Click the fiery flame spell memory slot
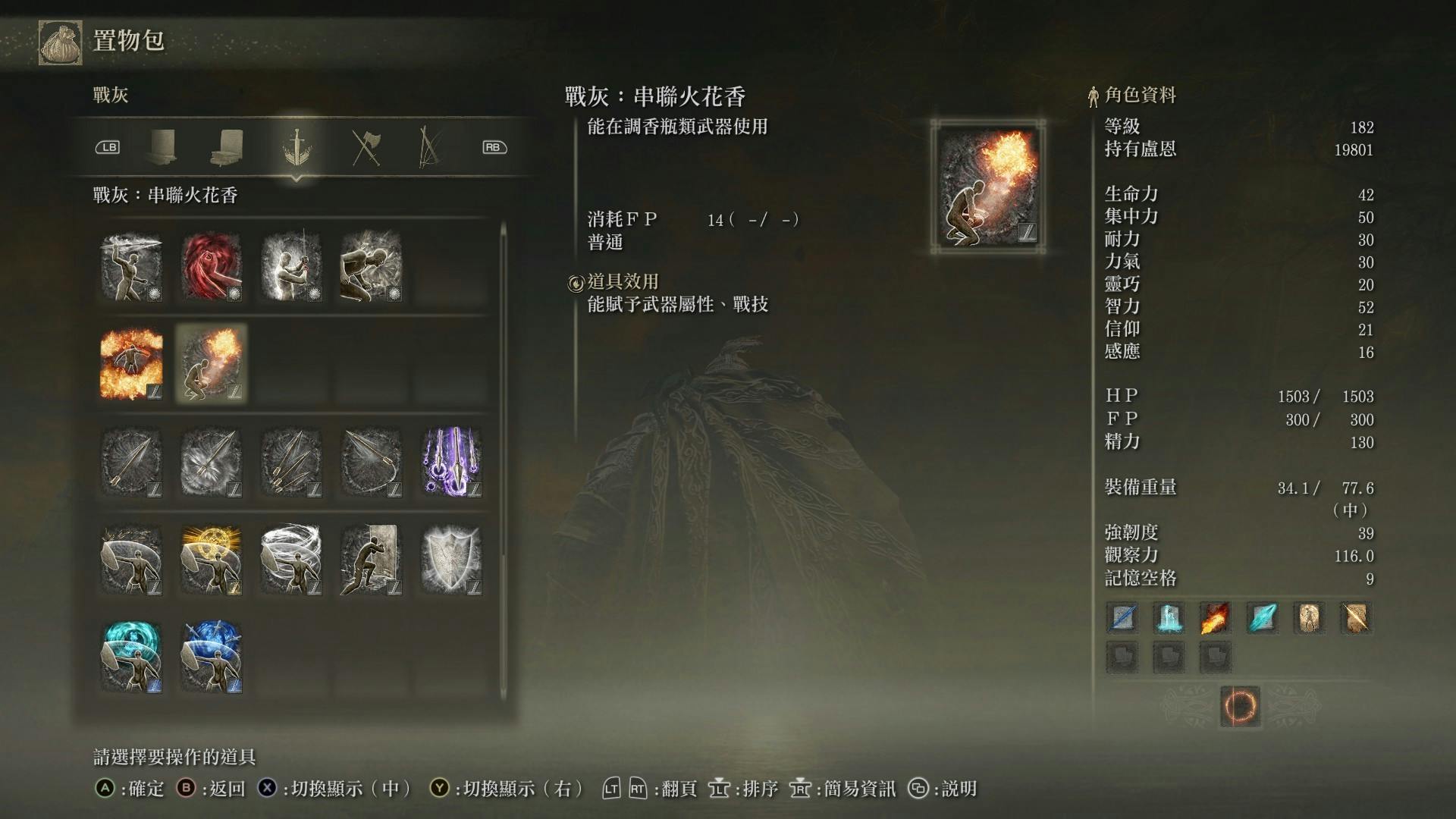 1216,618
